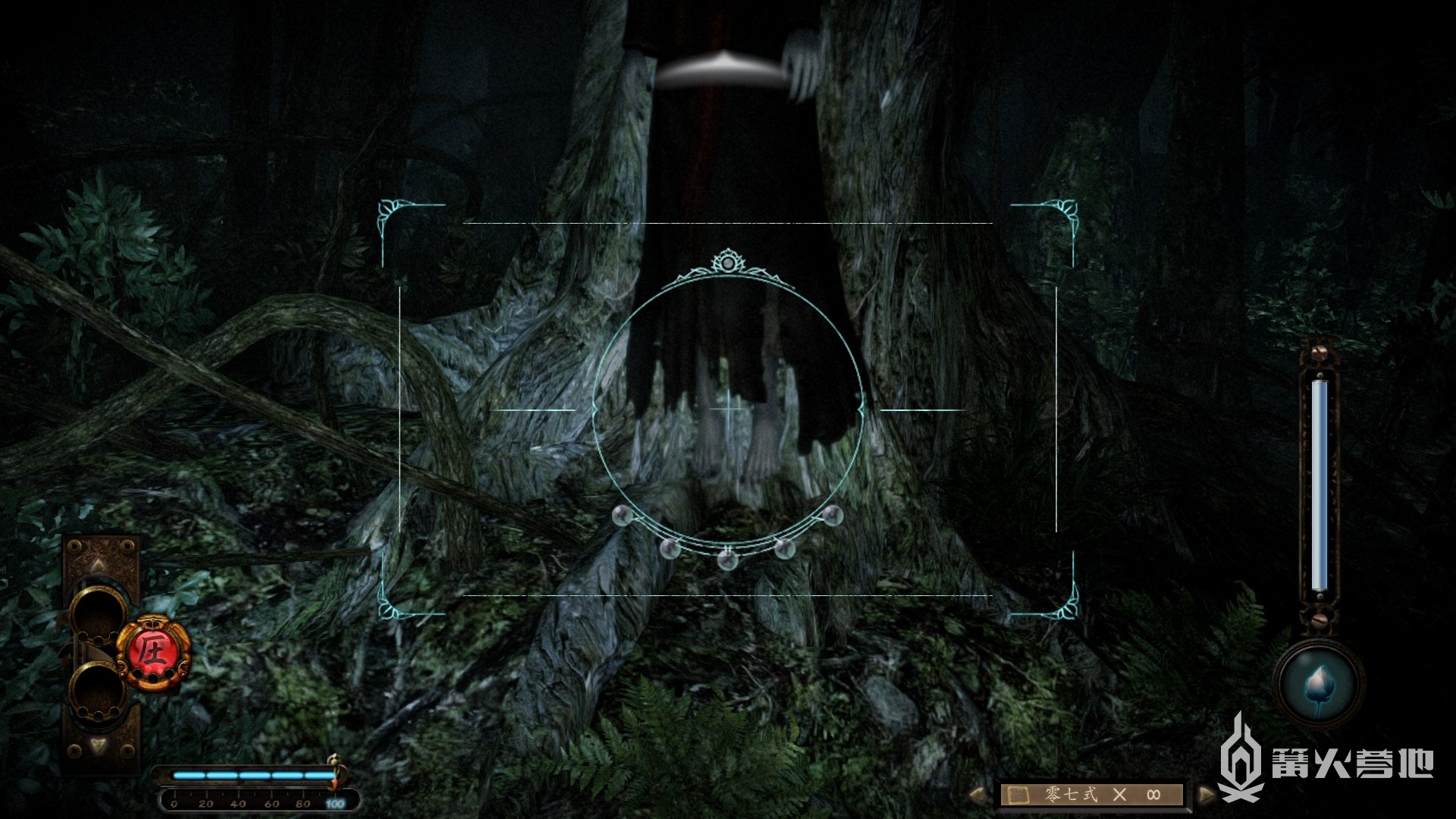Screen dimensions: 1456x819
Task: Click the lens selector down arrow
Action: pyautogui.click(x=98, y=745)
